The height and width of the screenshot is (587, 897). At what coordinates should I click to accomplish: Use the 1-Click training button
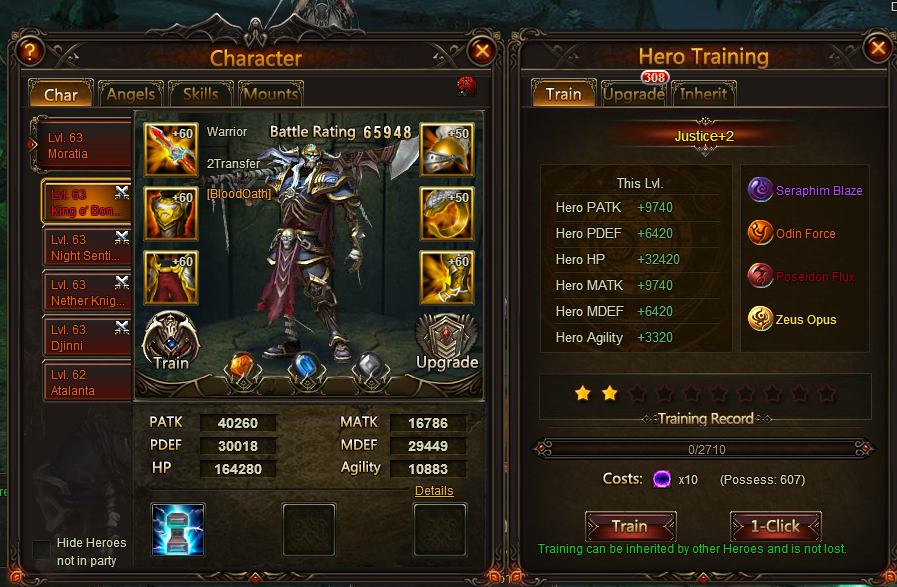pyautogui.click(x=776, y=526)
